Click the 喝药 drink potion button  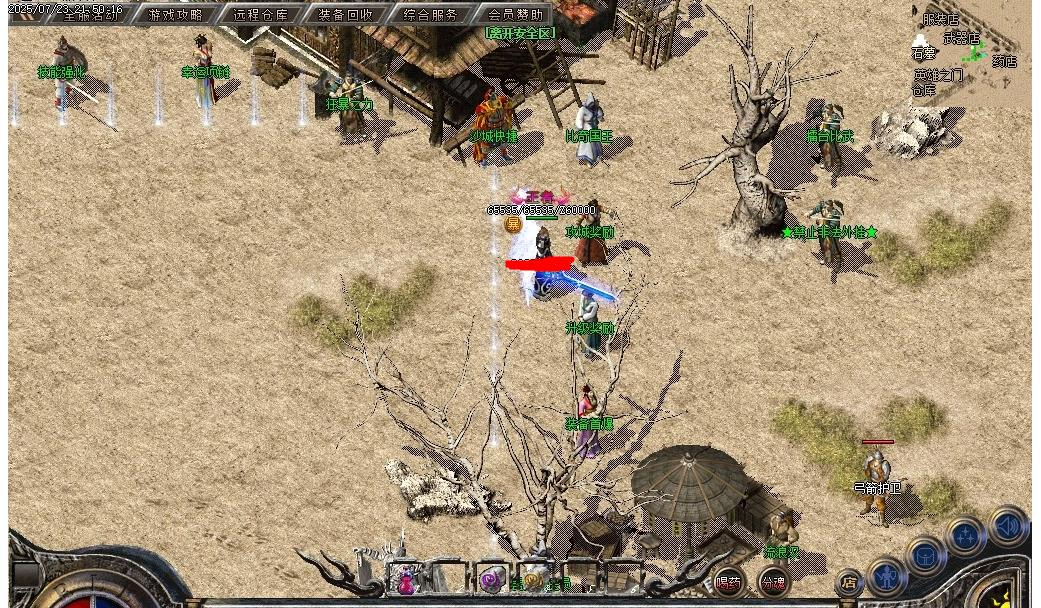click(x=728, y=582)
